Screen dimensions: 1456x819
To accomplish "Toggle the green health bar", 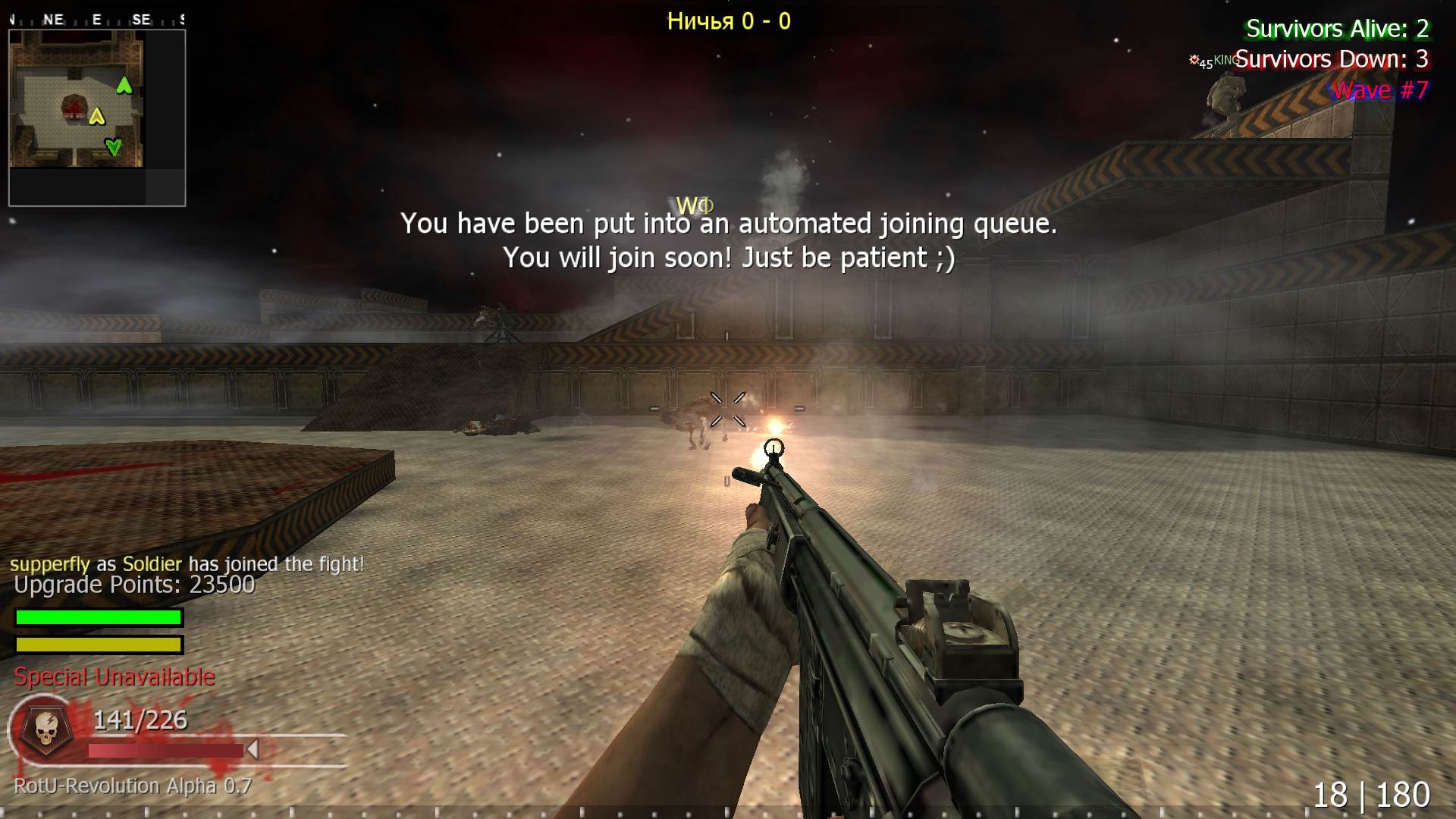I will 97,617.
